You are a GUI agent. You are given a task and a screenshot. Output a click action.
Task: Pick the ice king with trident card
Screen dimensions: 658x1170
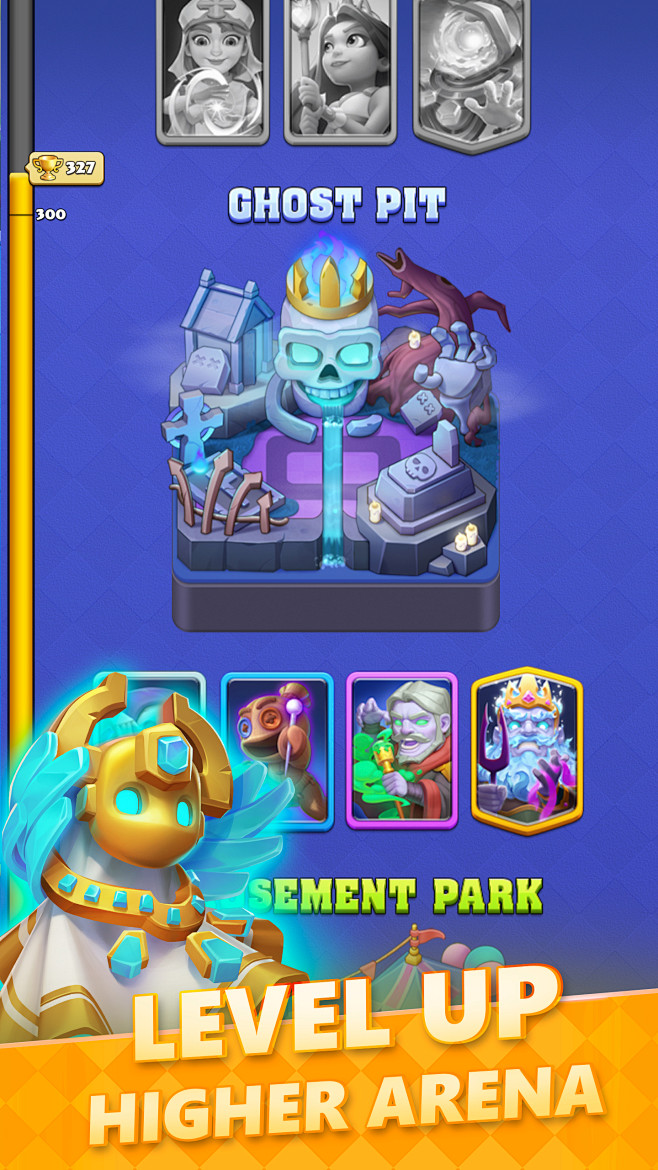(527, 750)
